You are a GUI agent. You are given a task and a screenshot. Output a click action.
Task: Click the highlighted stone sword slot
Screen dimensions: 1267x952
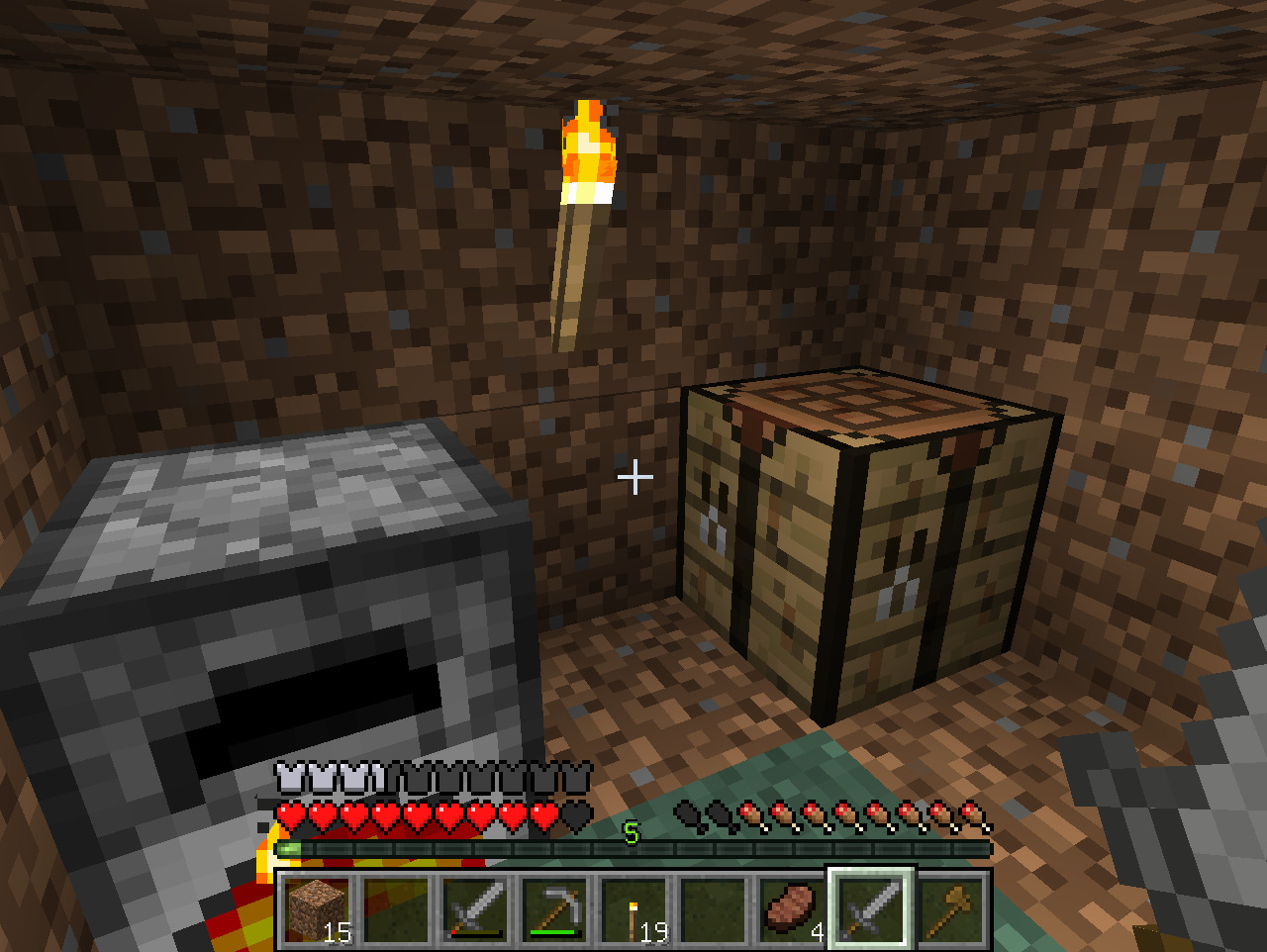(x=872, y=909)
